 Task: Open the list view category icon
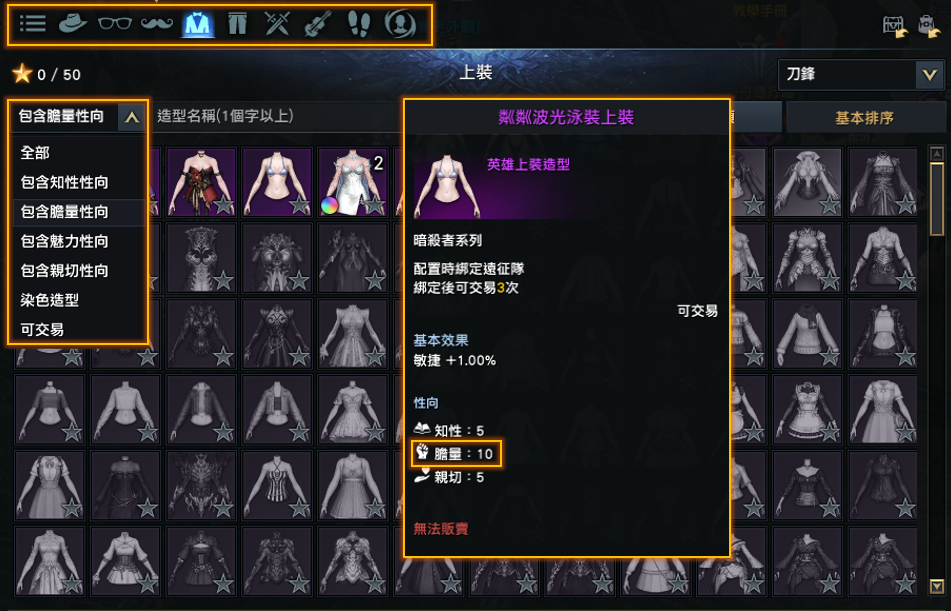tap(33, 24)
